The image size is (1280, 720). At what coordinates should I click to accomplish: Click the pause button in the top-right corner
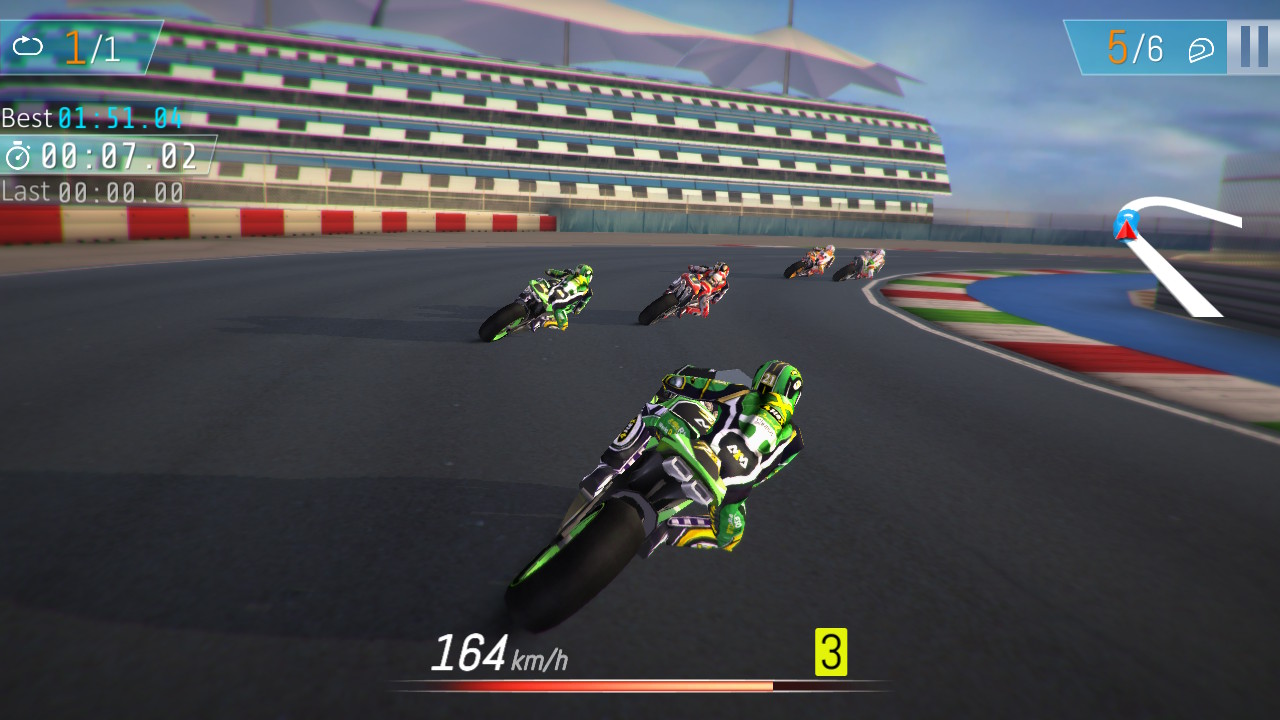pyautogui.click(x=1251, y=47)
